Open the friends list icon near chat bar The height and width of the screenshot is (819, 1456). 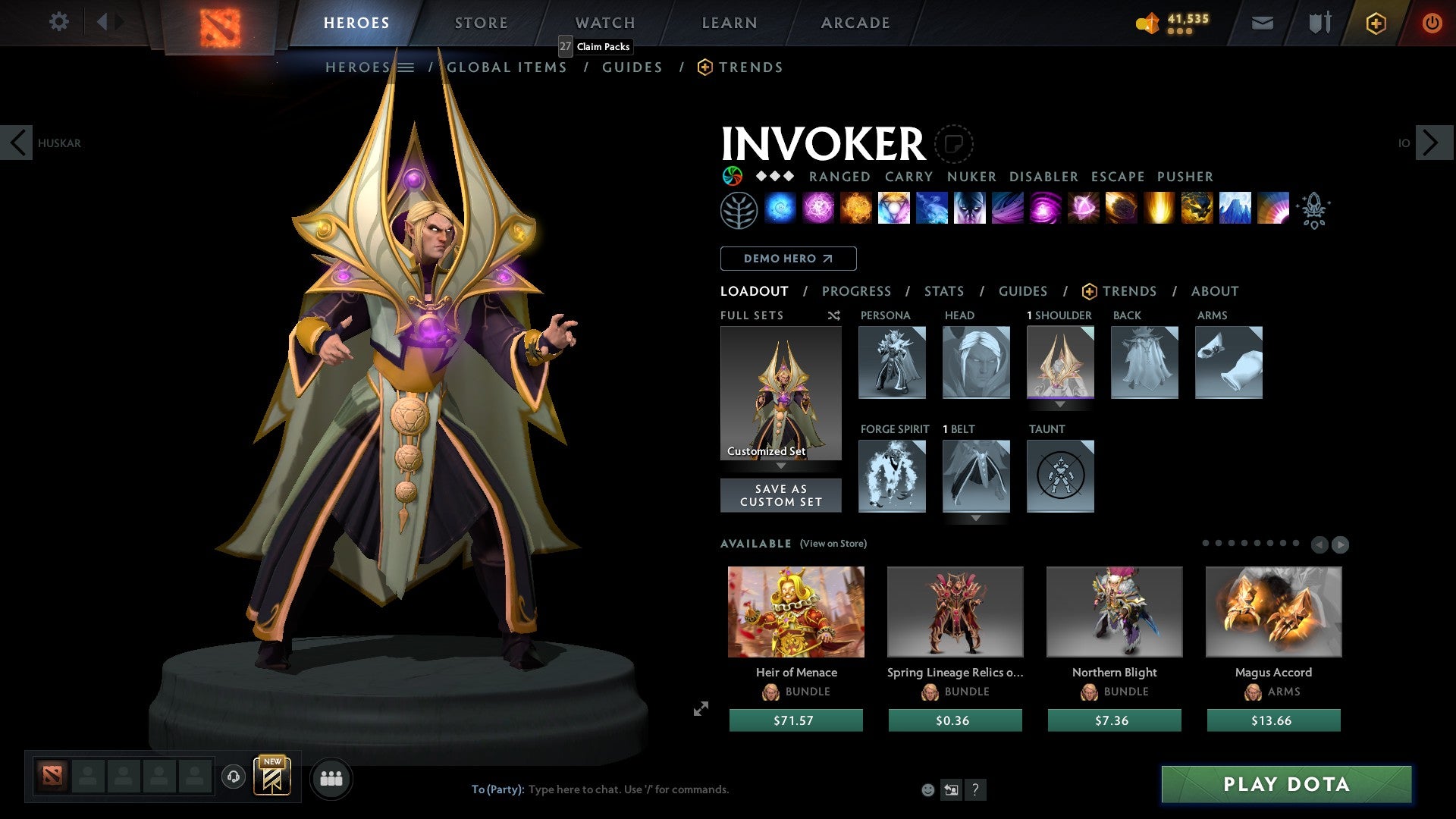point(331,777)
